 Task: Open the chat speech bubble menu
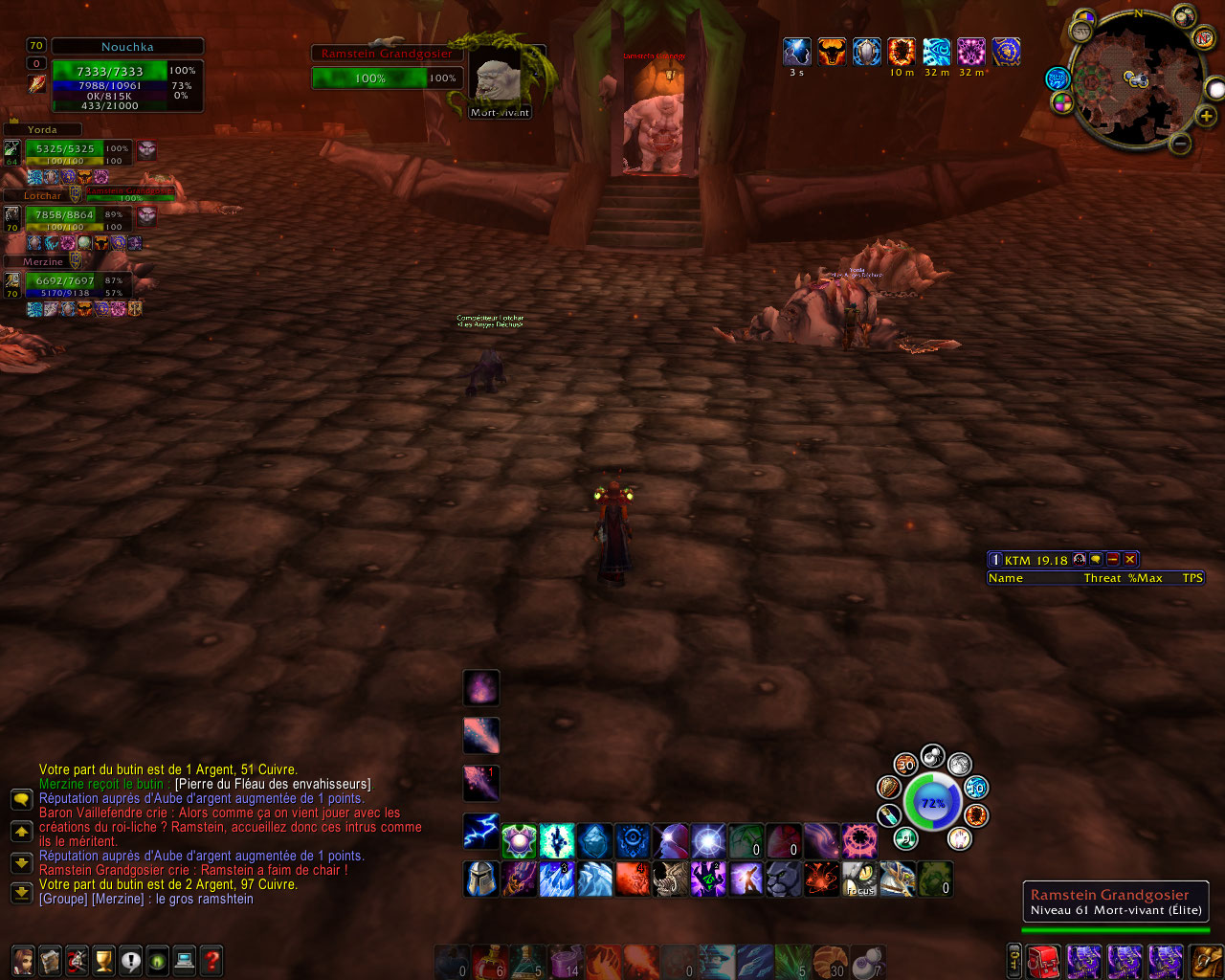(x=21, y=799)
